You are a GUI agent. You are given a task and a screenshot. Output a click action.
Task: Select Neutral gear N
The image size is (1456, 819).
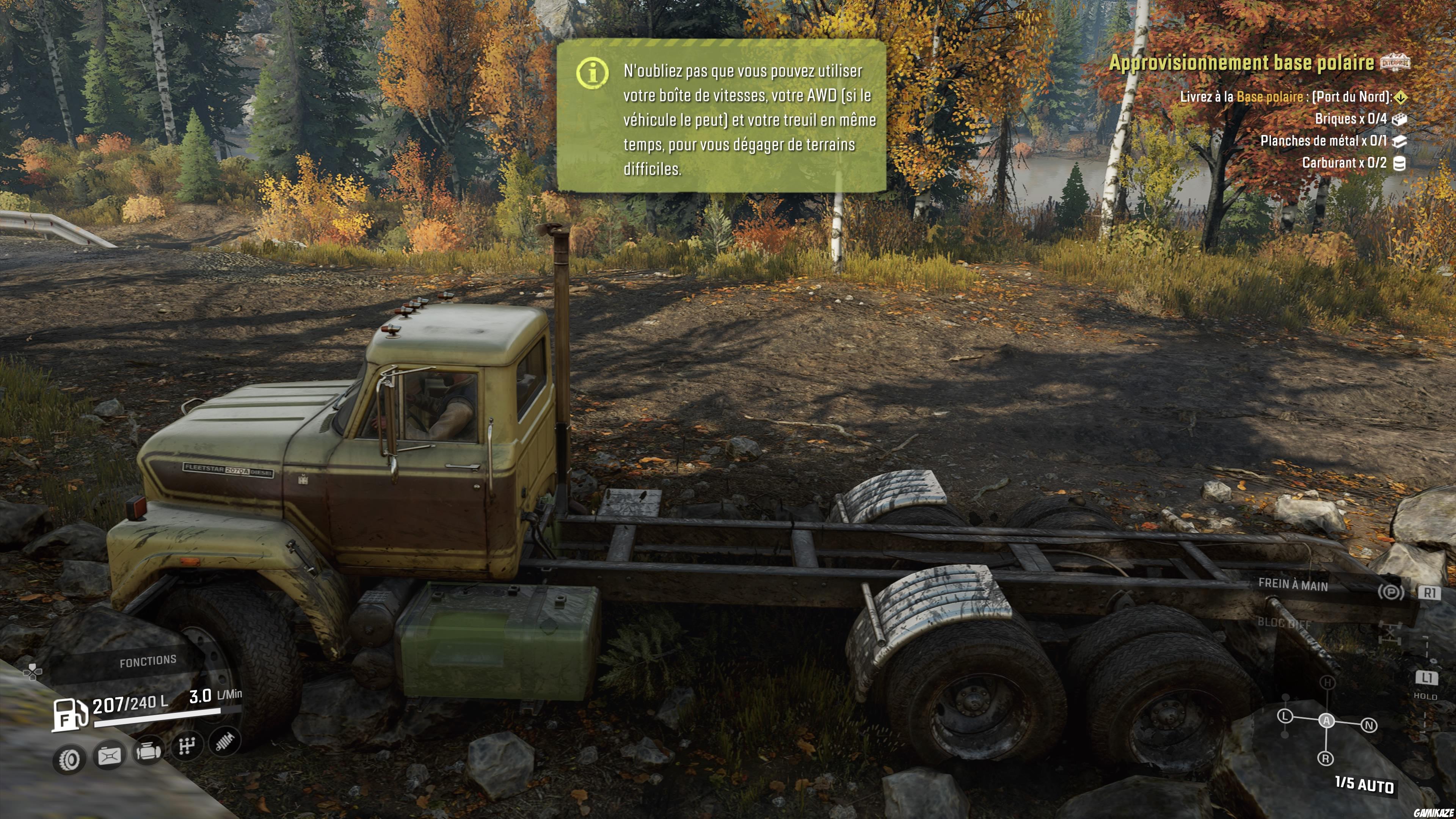pos(1369,725)
